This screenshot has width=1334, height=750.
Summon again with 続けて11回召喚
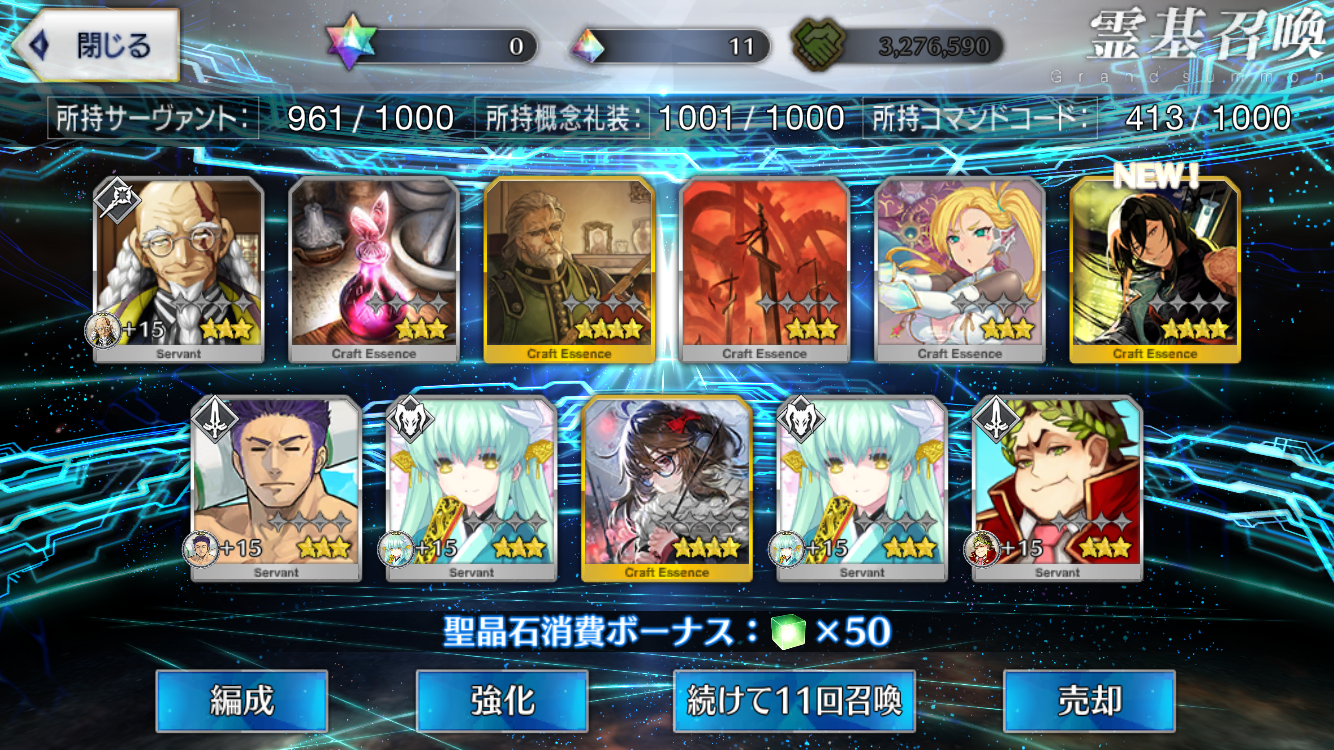[x=794, y=701]
